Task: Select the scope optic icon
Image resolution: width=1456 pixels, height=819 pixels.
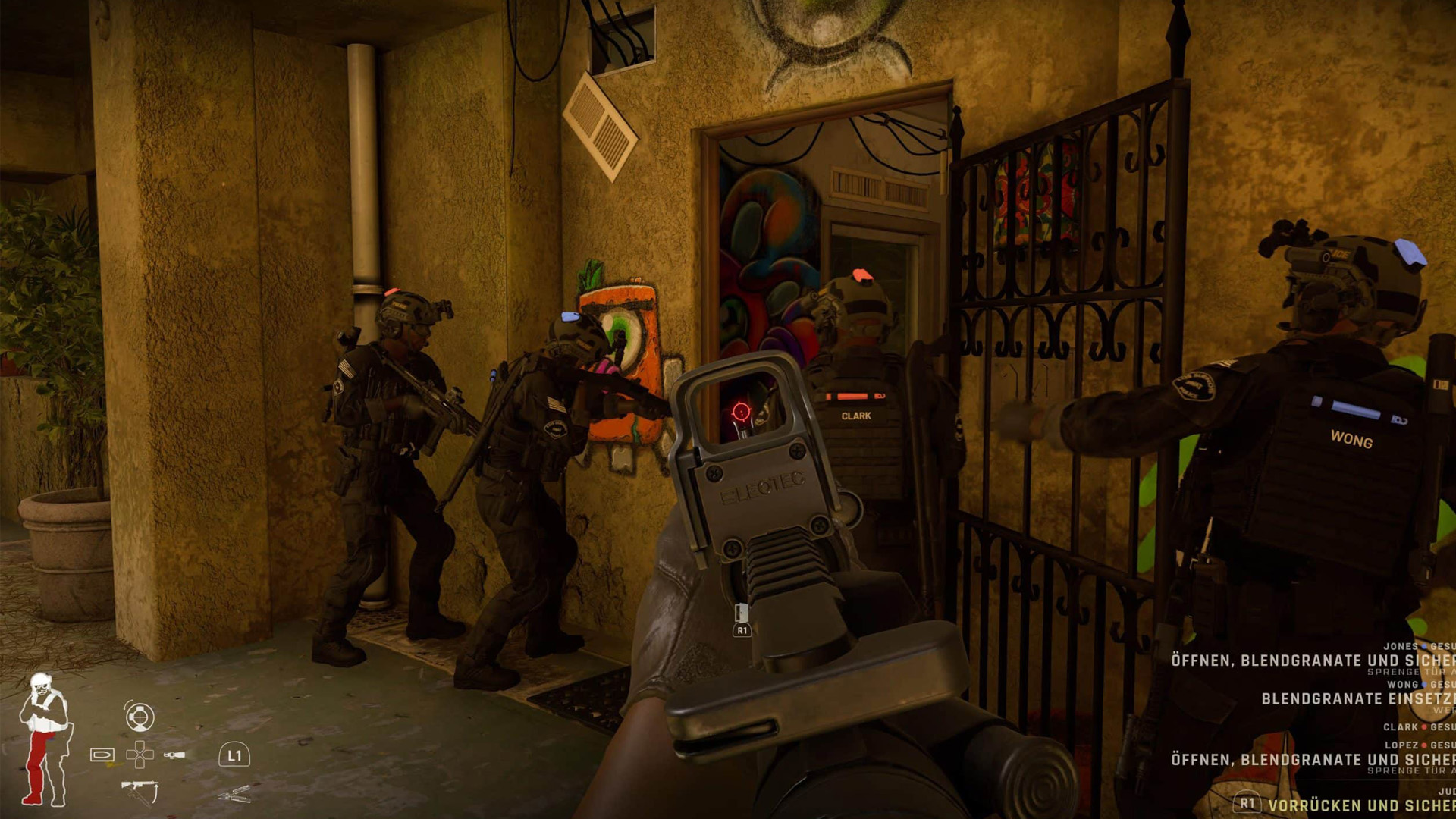Action: point(140,717)
